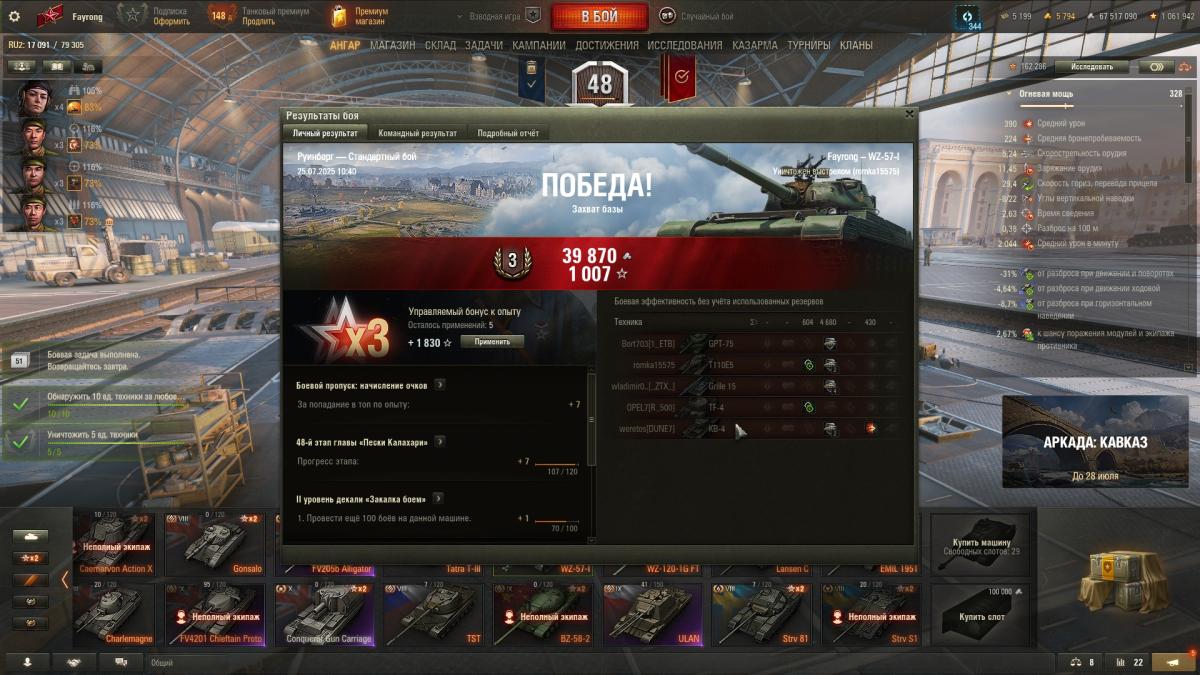The image size is (1200, 675).
Task: Open the КАЗАРМА menu
Action: pyautogui.click(x=754, y=45)
